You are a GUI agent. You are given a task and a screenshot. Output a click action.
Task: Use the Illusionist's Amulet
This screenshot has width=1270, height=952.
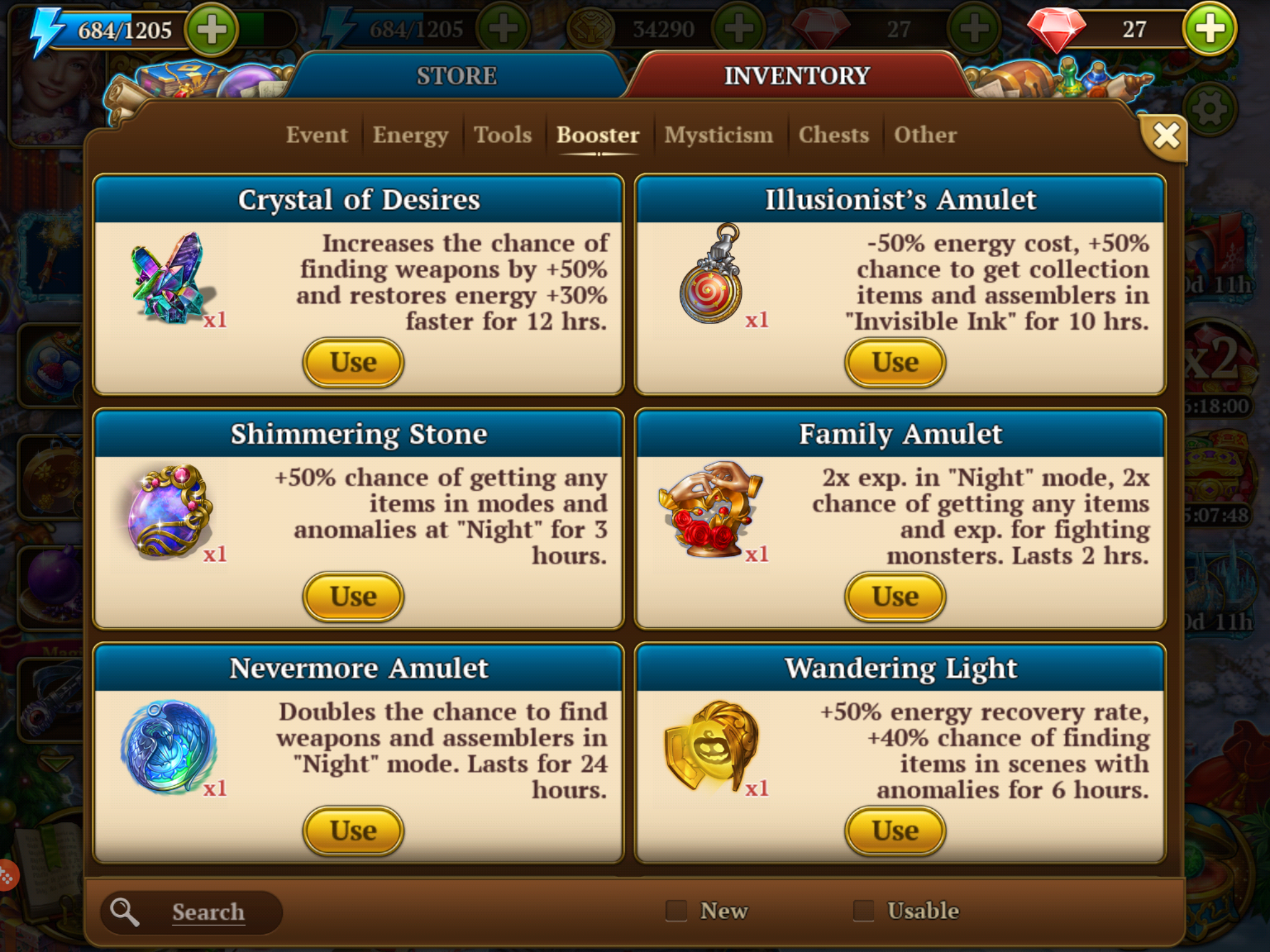click(895, 363)
